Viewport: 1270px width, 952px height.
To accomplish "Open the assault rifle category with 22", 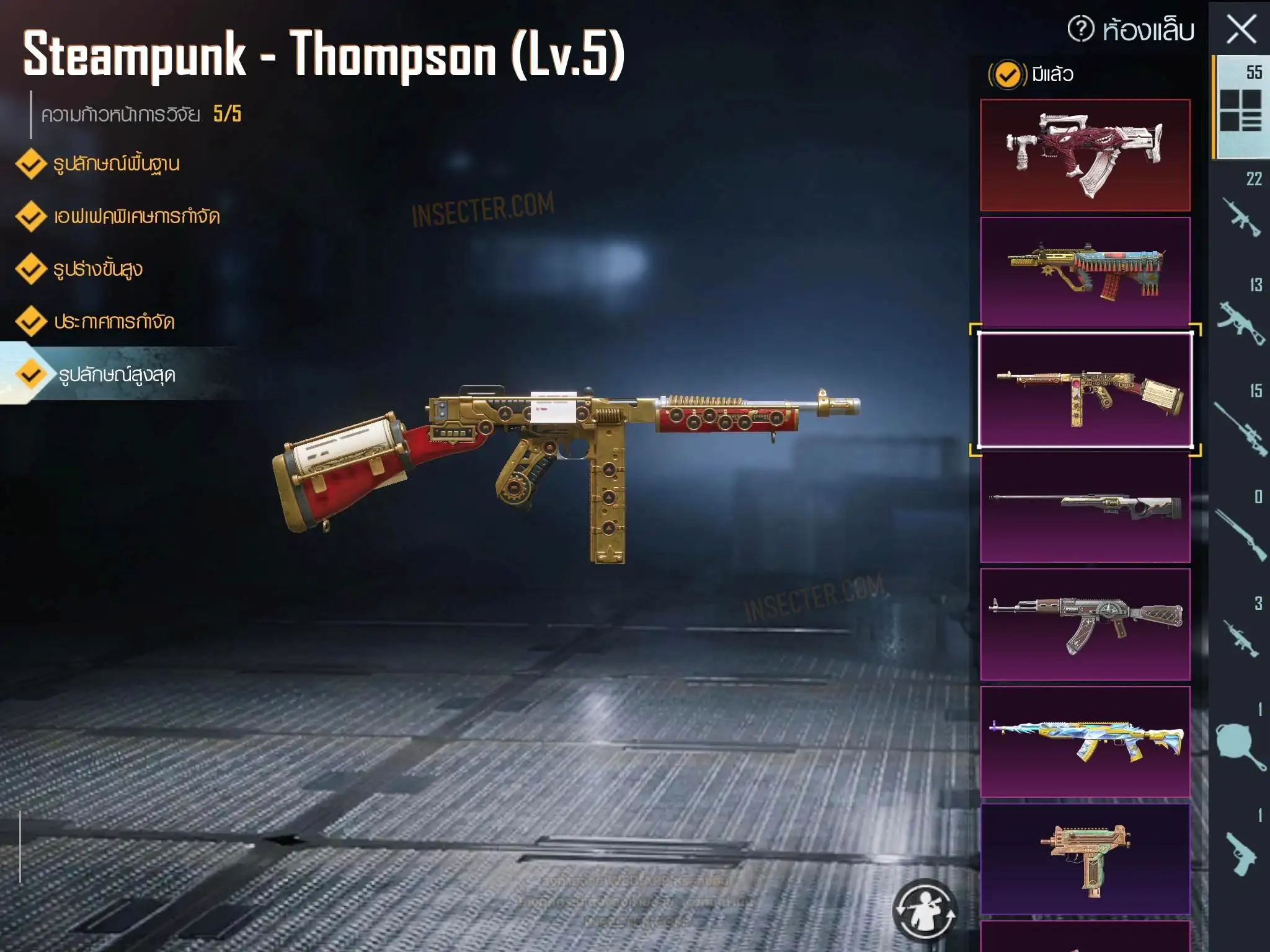I will click(x=1240, y=211).
